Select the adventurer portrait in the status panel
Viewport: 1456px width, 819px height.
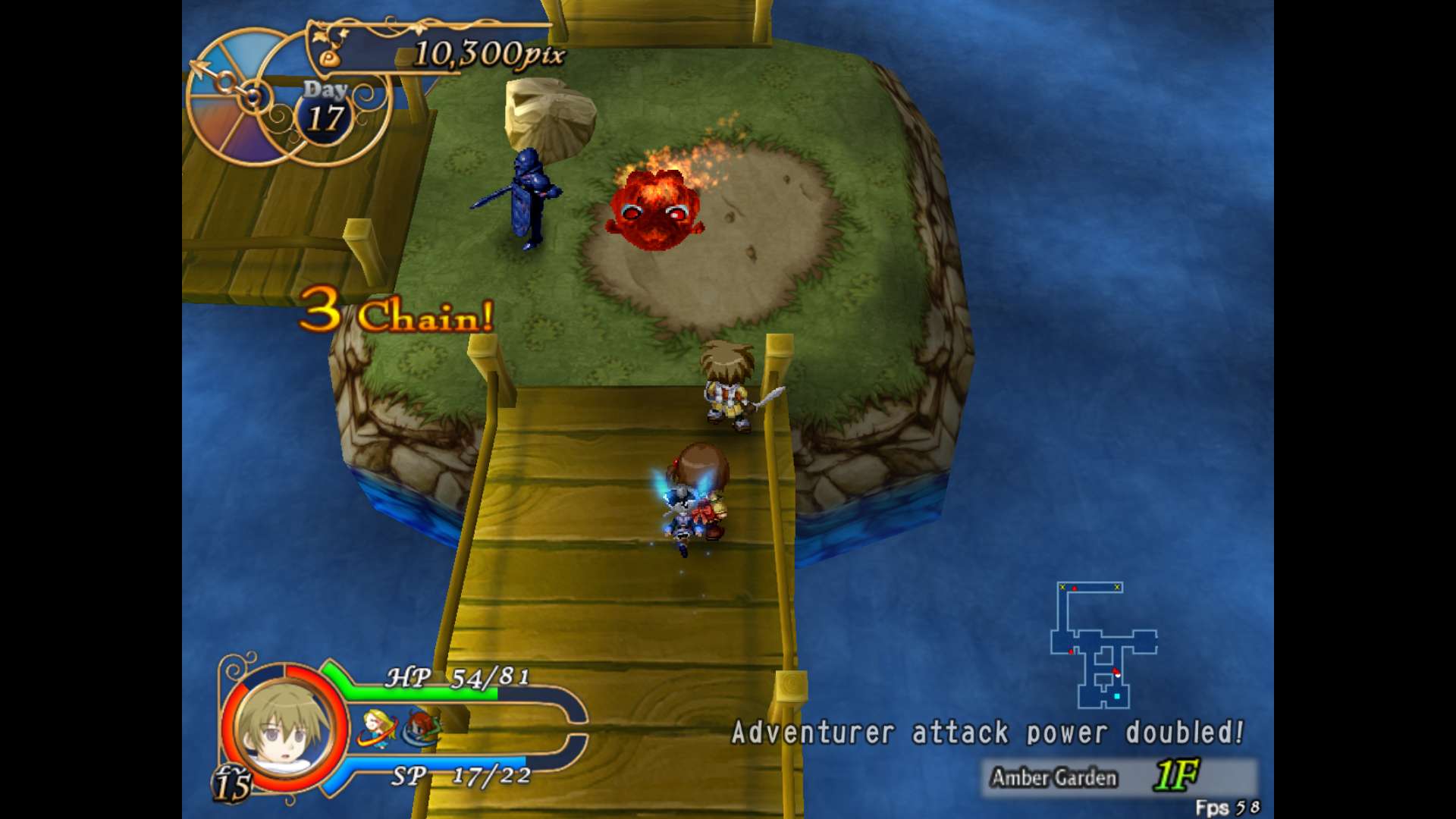point(284,729)
